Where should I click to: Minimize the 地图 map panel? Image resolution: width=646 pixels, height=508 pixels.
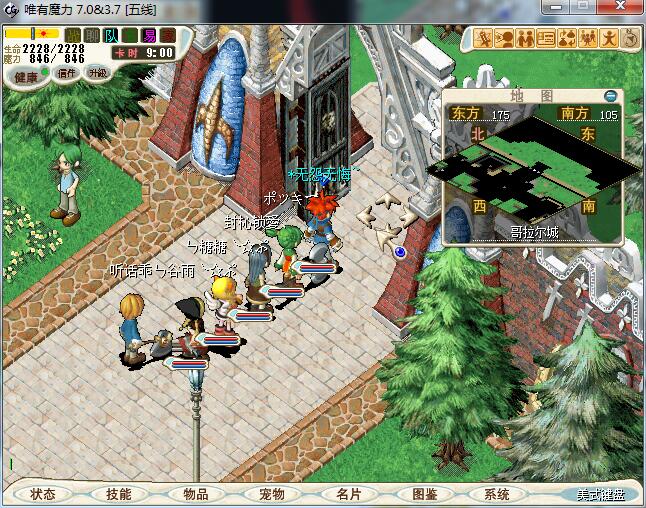coord(611,96)
